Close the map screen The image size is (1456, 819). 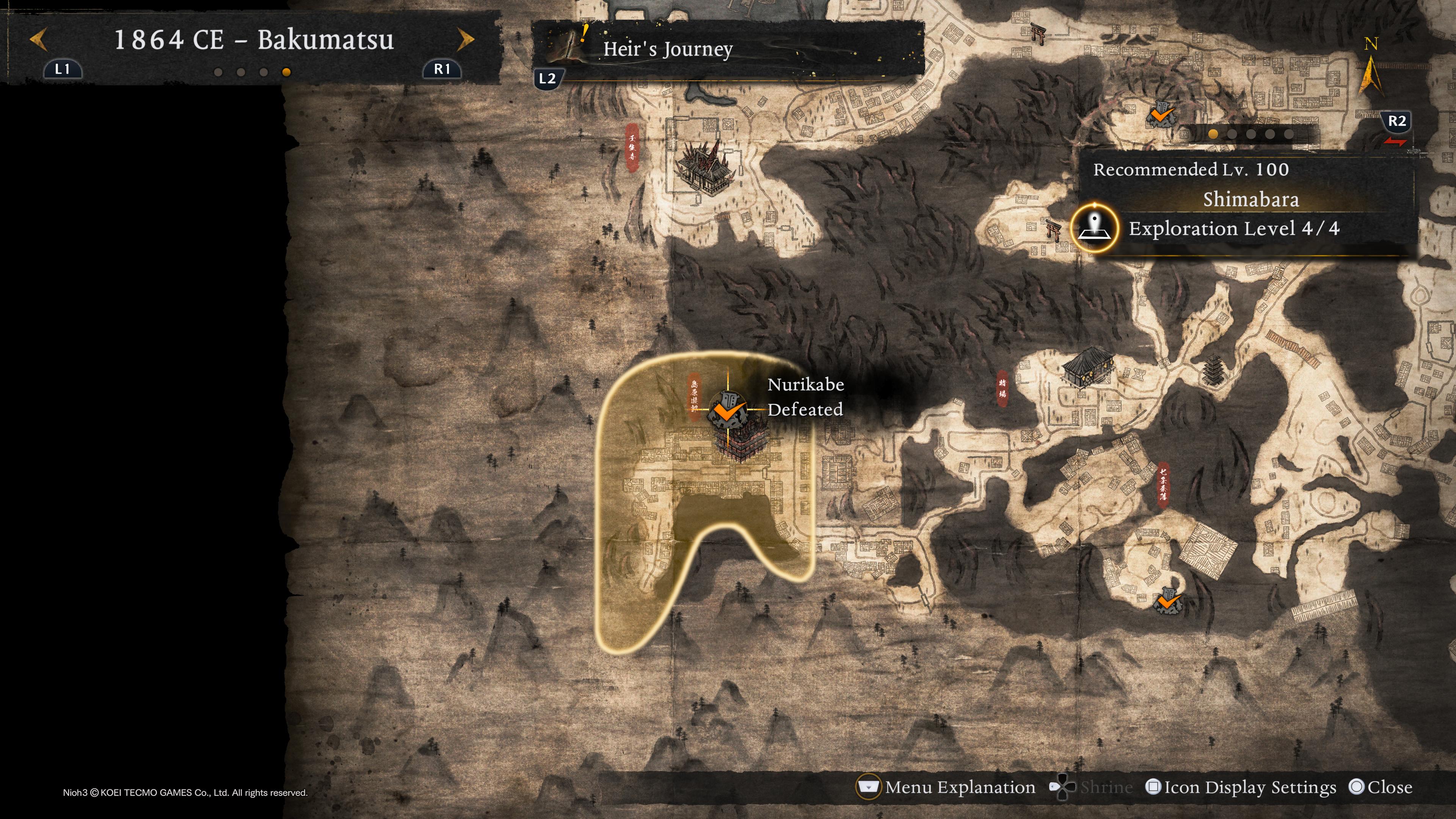1380,787
